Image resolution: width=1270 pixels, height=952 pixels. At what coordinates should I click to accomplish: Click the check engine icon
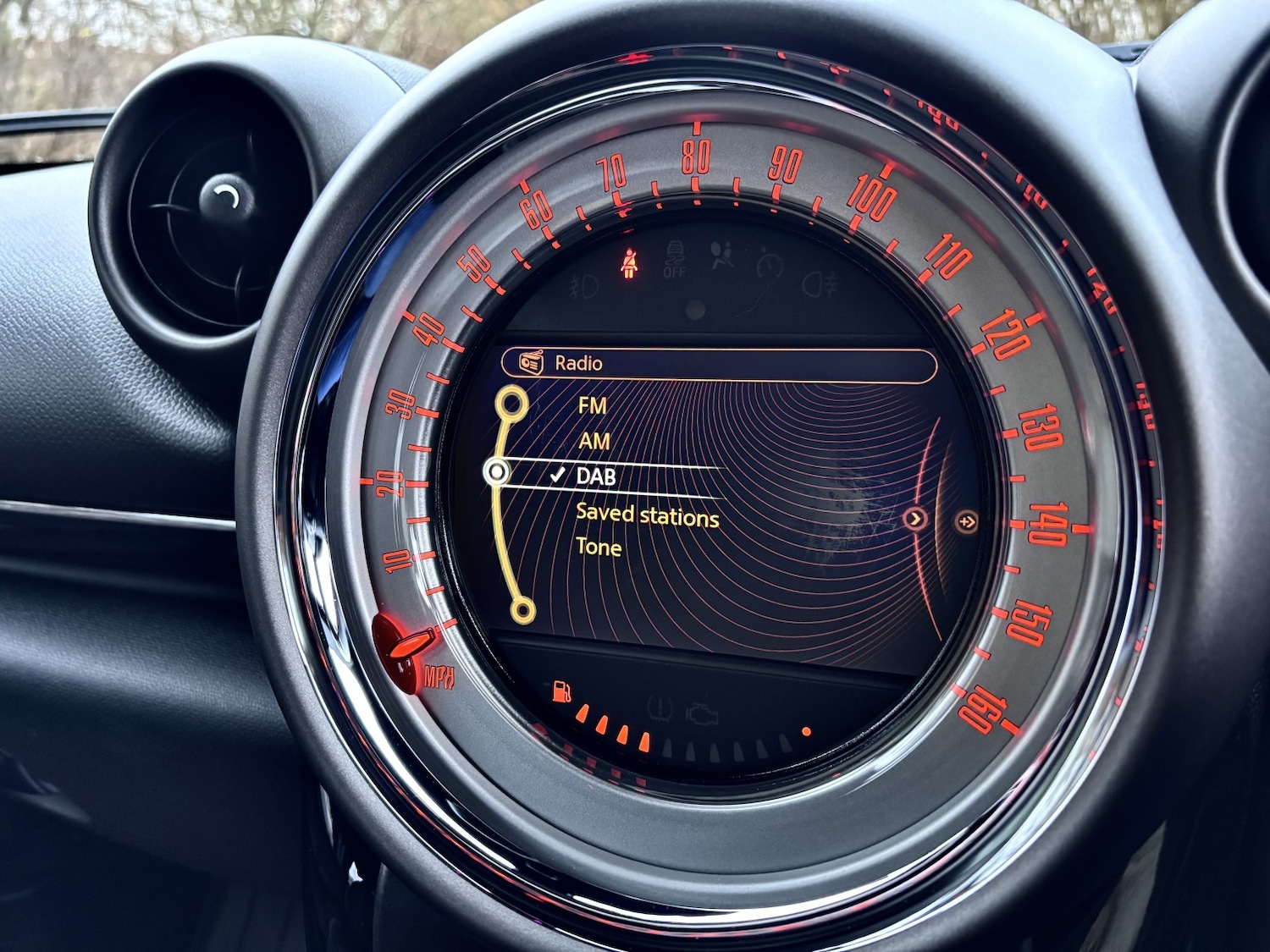(x=701, y=713)
